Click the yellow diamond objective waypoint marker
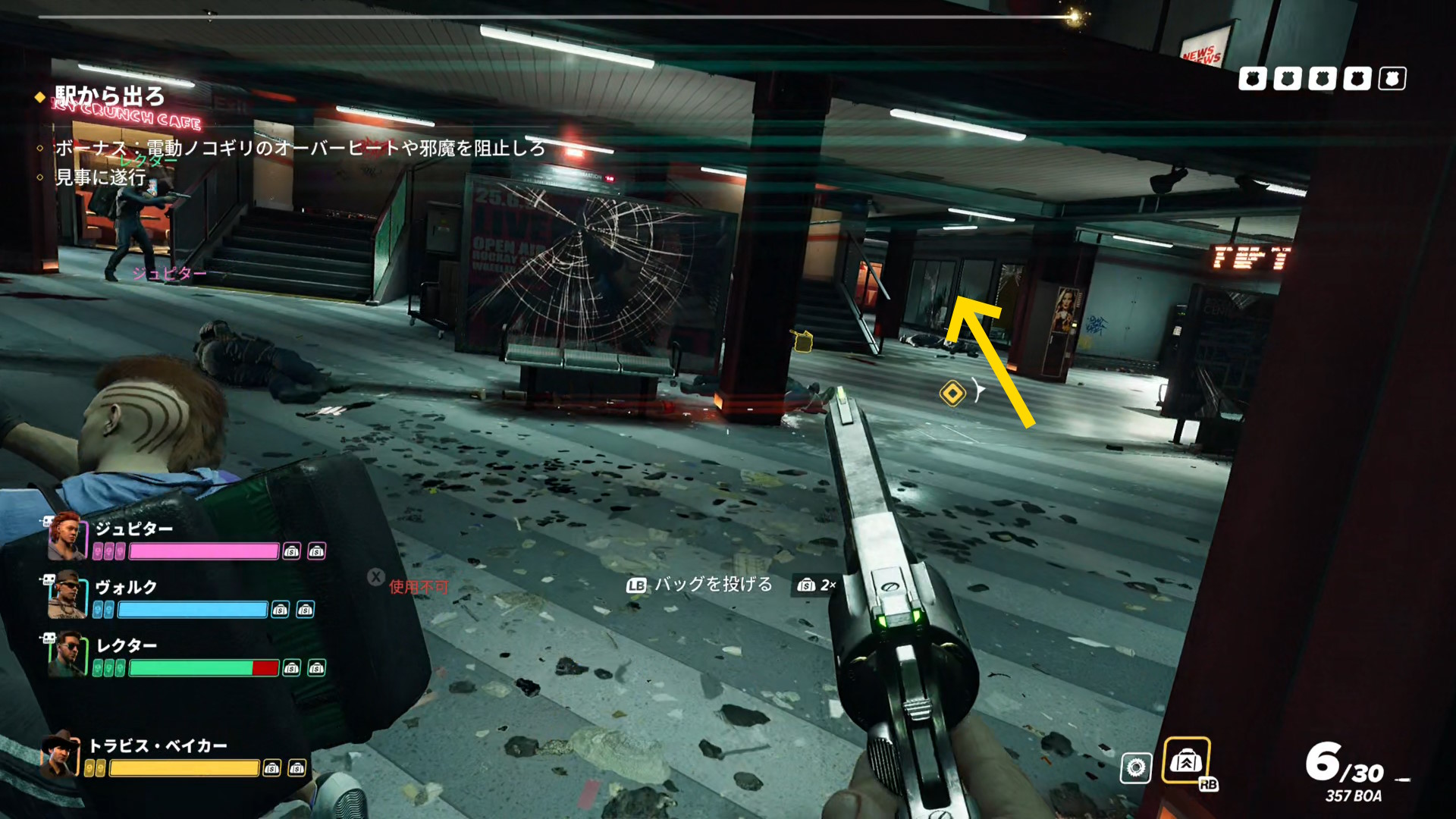This screenshot has height=819, width=1456. tap(952, 393)
